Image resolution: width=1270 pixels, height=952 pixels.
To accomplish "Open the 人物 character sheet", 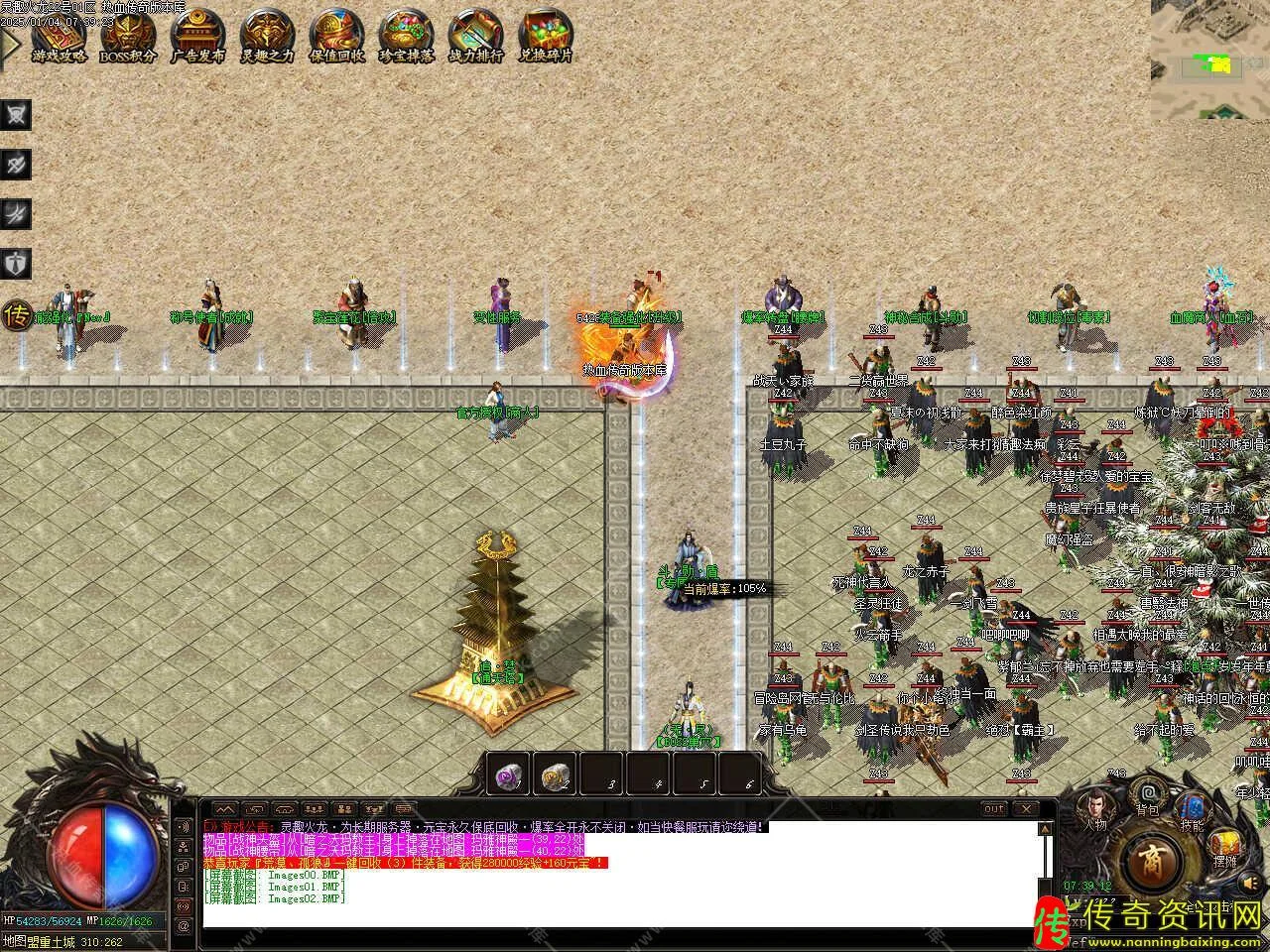I will [x=1094, y=808].
